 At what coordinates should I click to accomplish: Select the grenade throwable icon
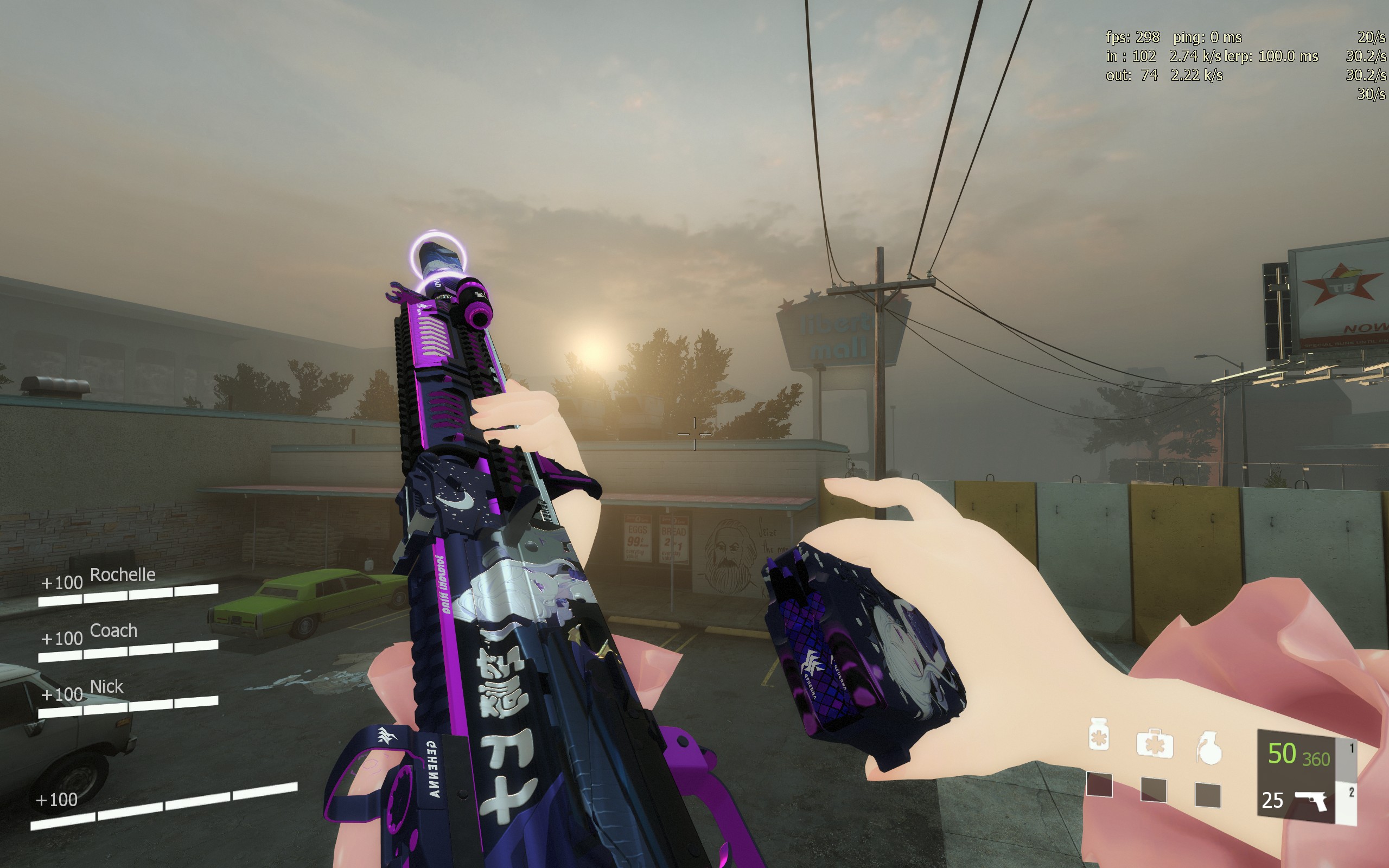pos(1208,748)
